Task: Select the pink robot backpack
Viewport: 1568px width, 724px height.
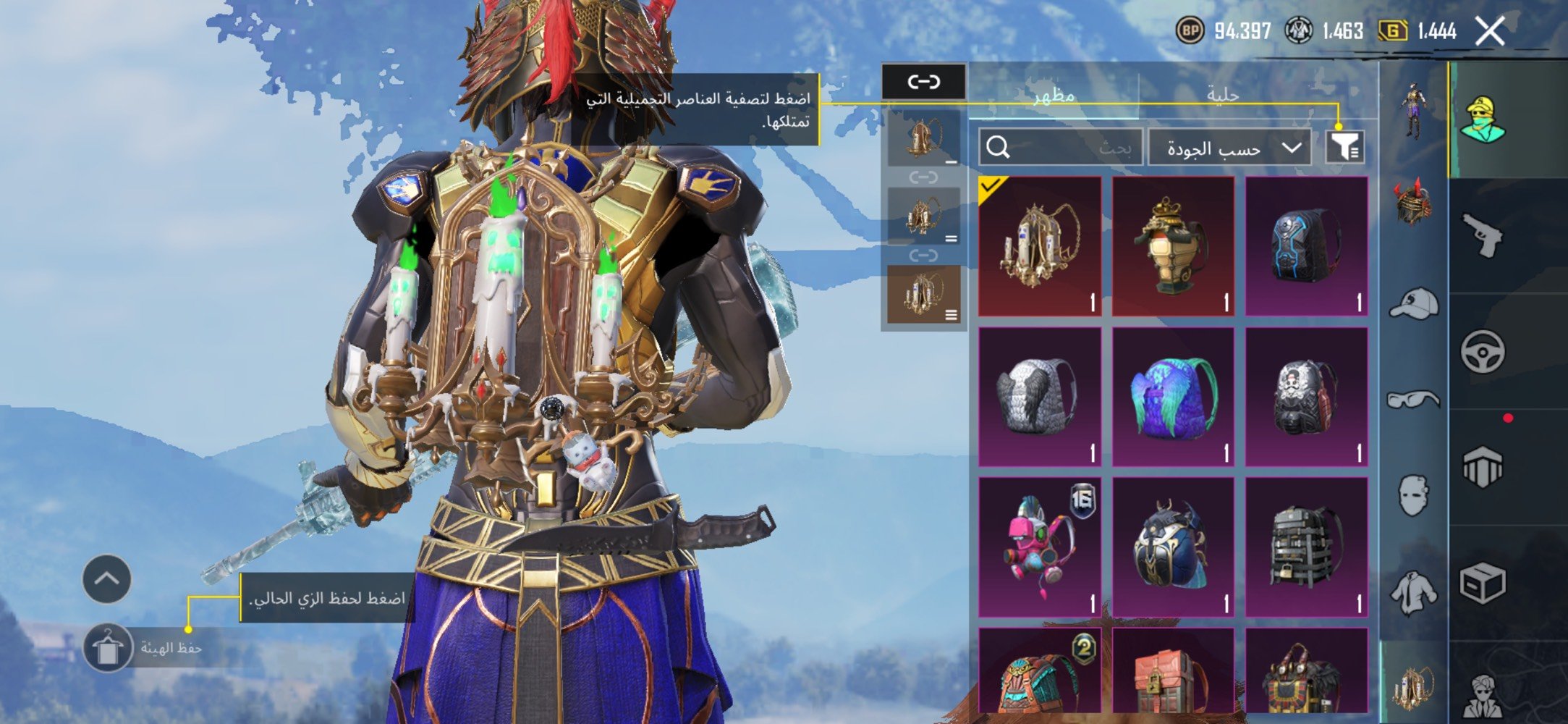Action: [x=1040, y=547]
